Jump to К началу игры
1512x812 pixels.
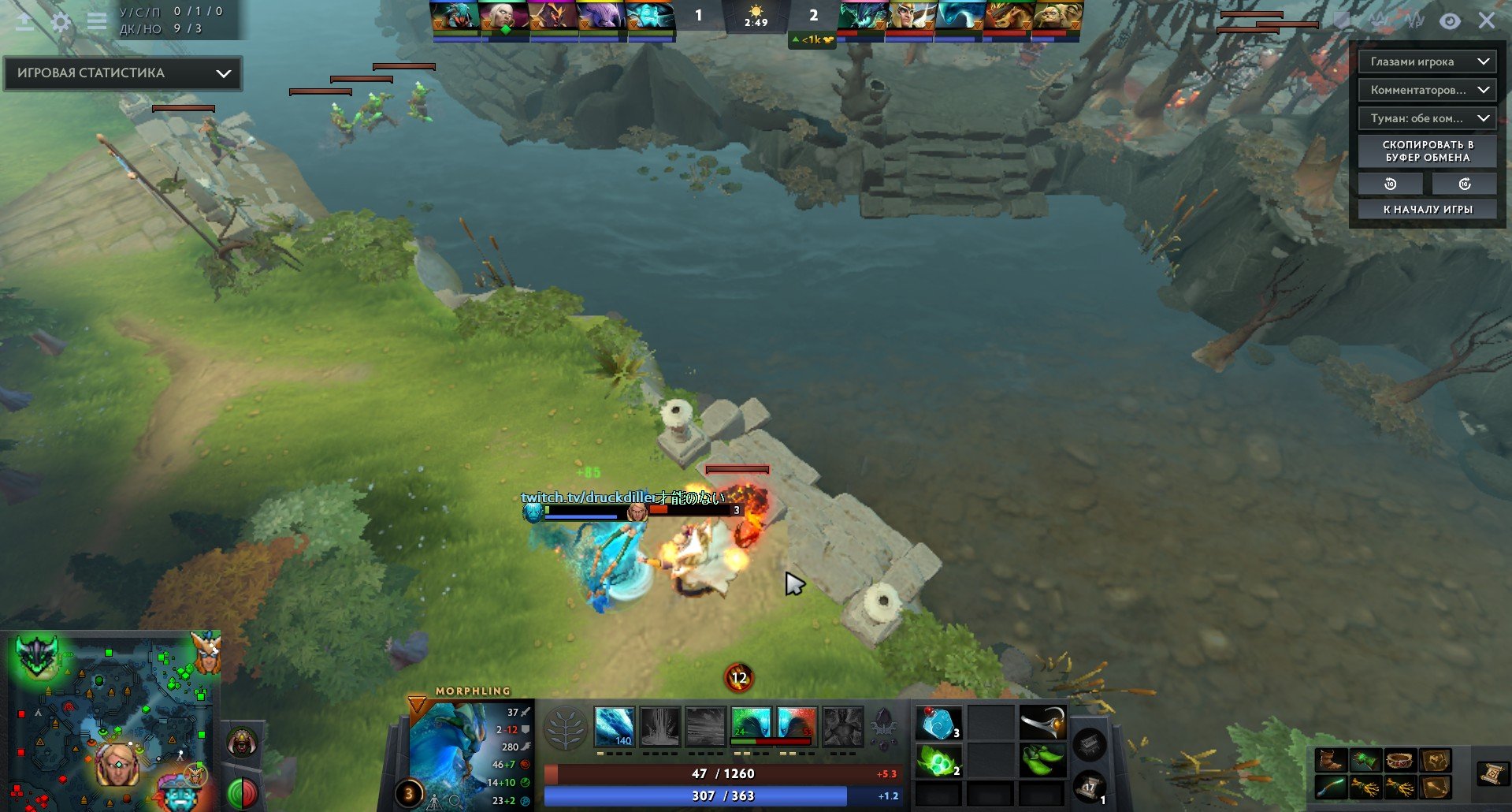point(1427,209)
